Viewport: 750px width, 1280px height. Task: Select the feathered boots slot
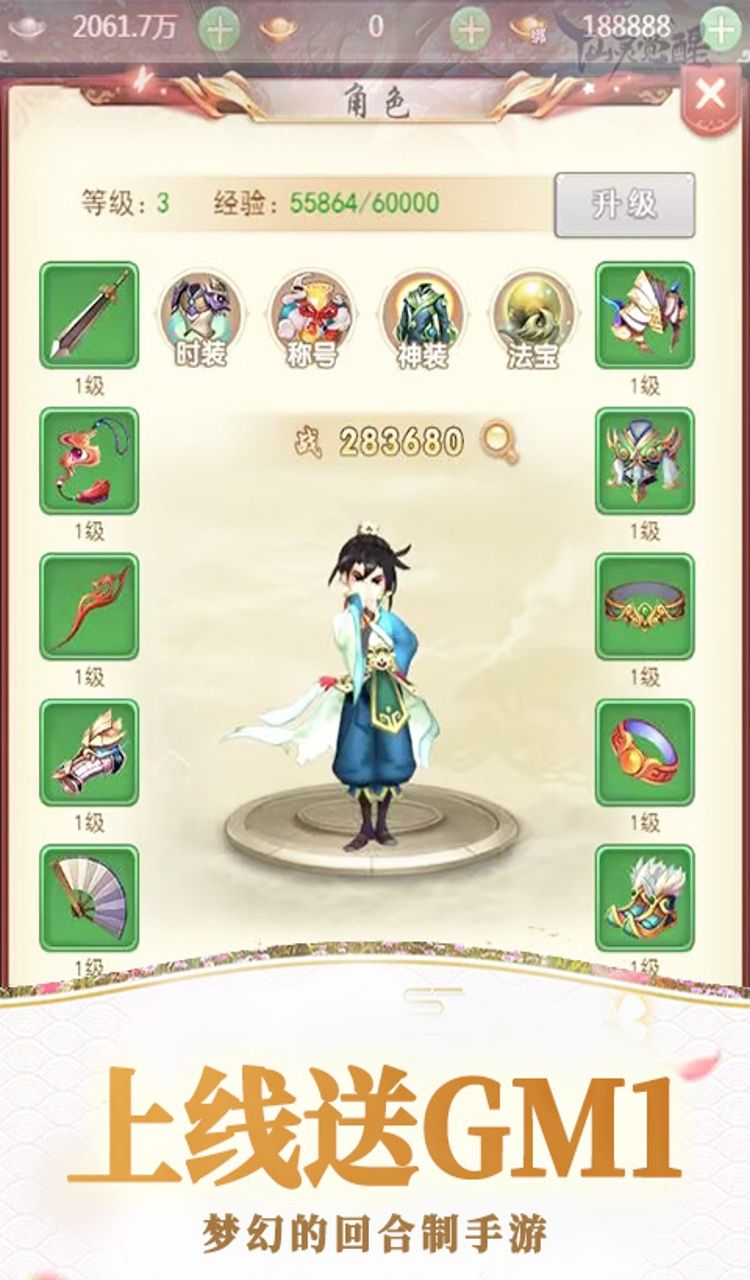(x=645, y=898)
